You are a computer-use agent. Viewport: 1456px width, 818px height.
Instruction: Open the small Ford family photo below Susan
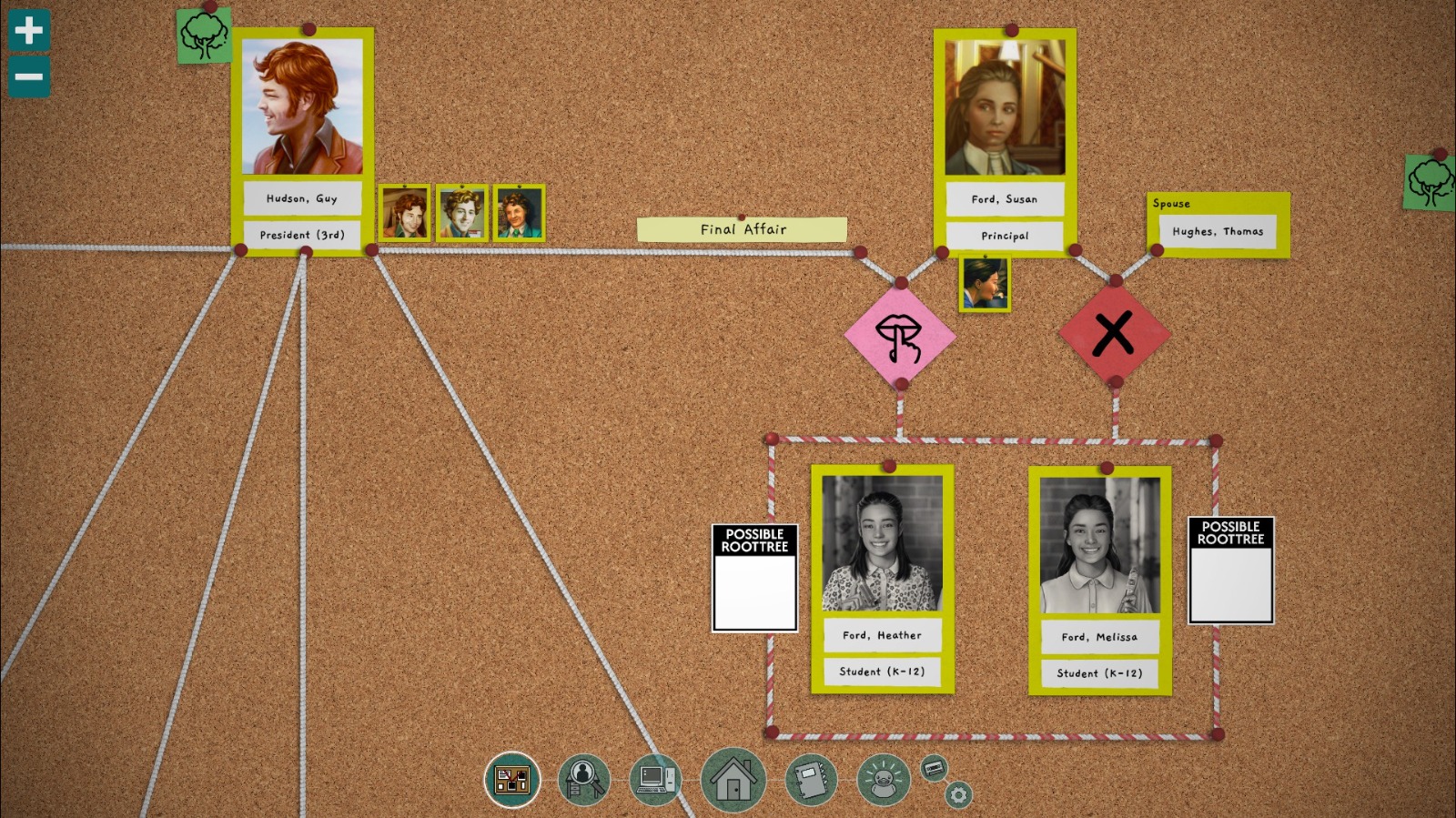(x=984, y=282)
